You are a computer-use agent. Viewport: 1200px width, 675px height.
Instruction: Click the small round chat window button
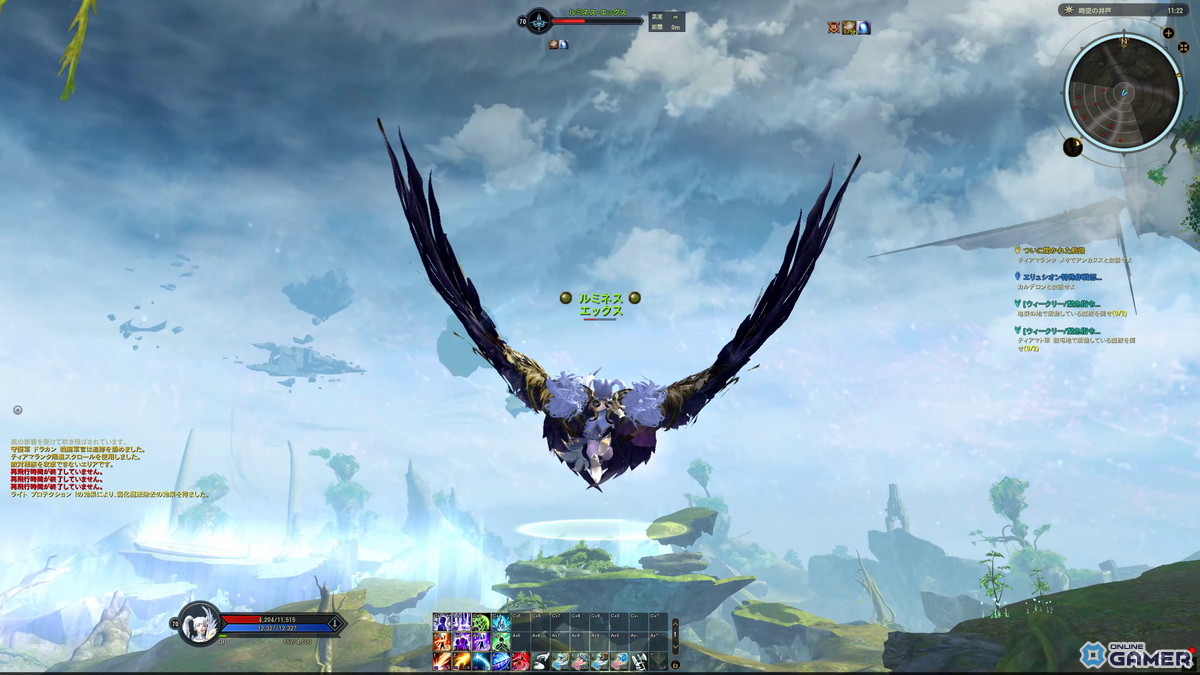point(18,410)
